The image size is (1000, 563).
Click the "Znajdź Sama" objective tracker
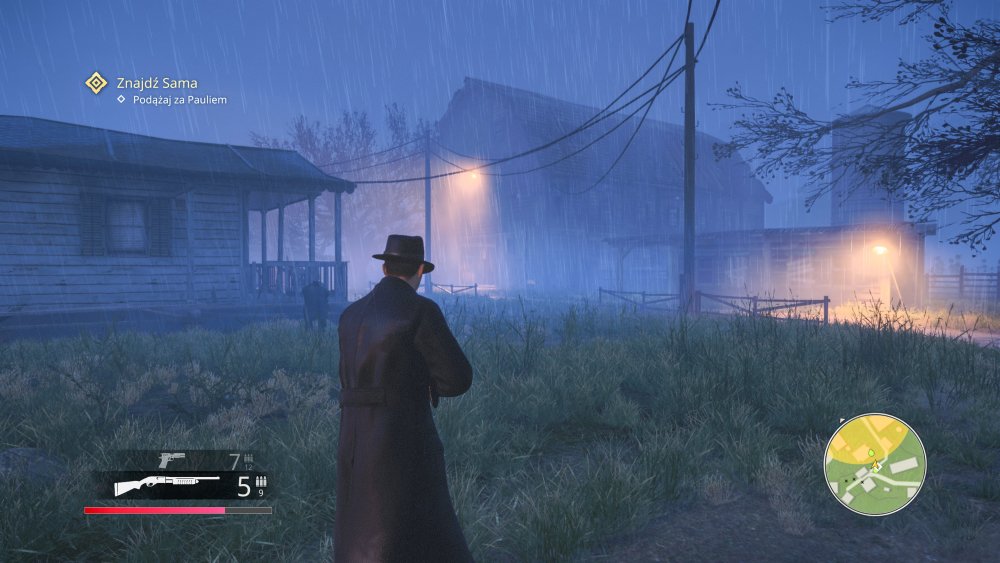[x=156, y=83]
